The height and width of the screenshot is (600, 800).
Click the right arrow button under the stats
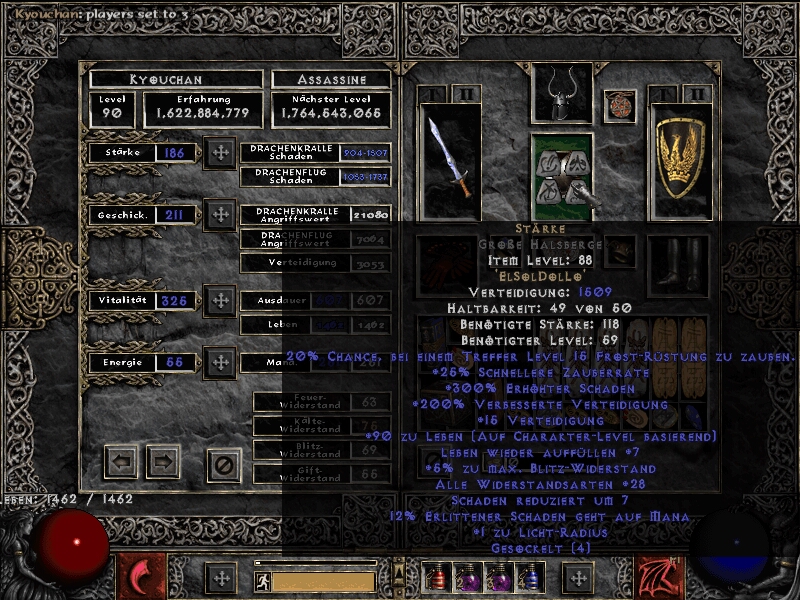(162, 461)
